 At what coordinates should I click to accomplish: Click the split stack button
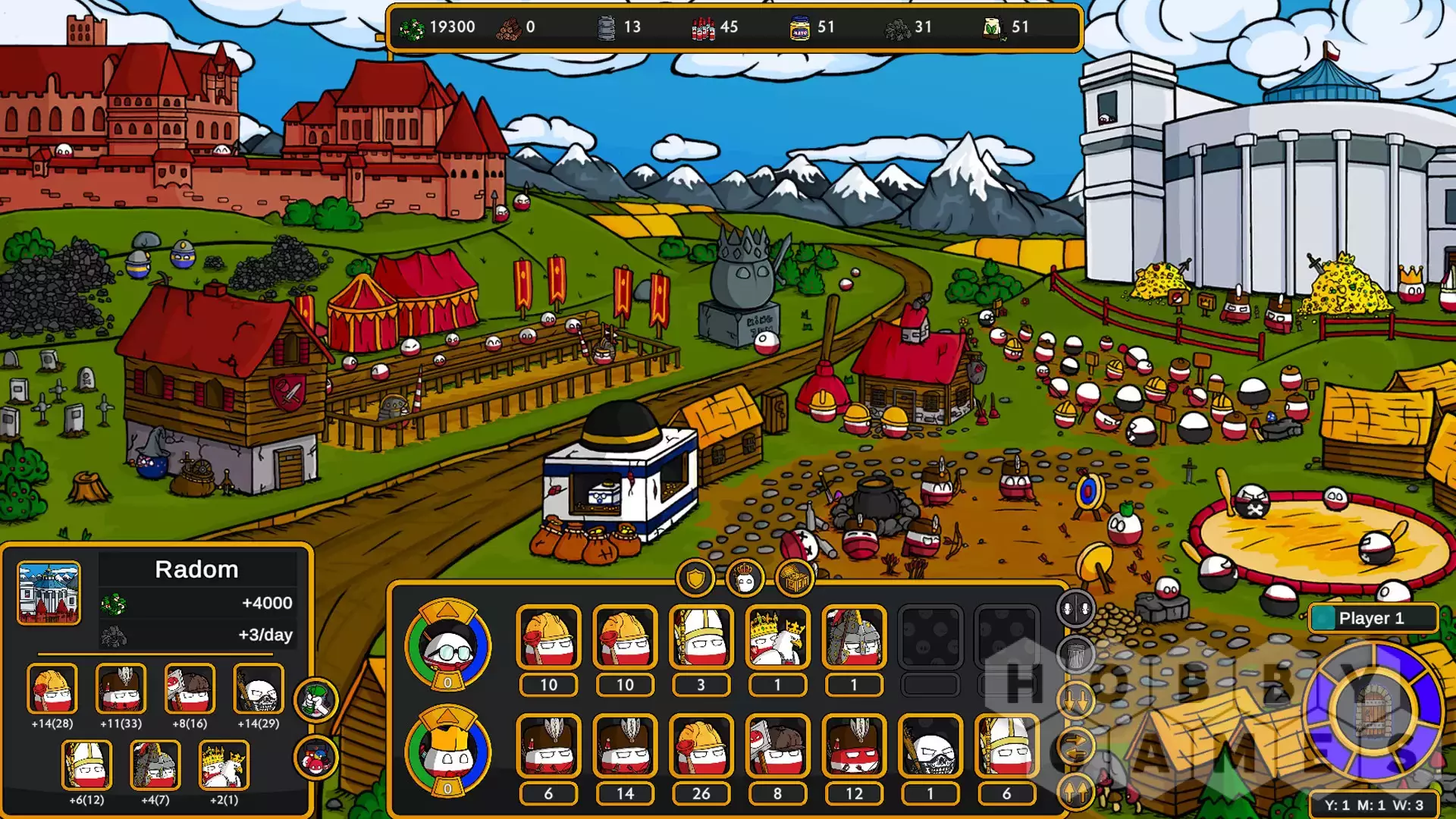[x=1075, y=608]
